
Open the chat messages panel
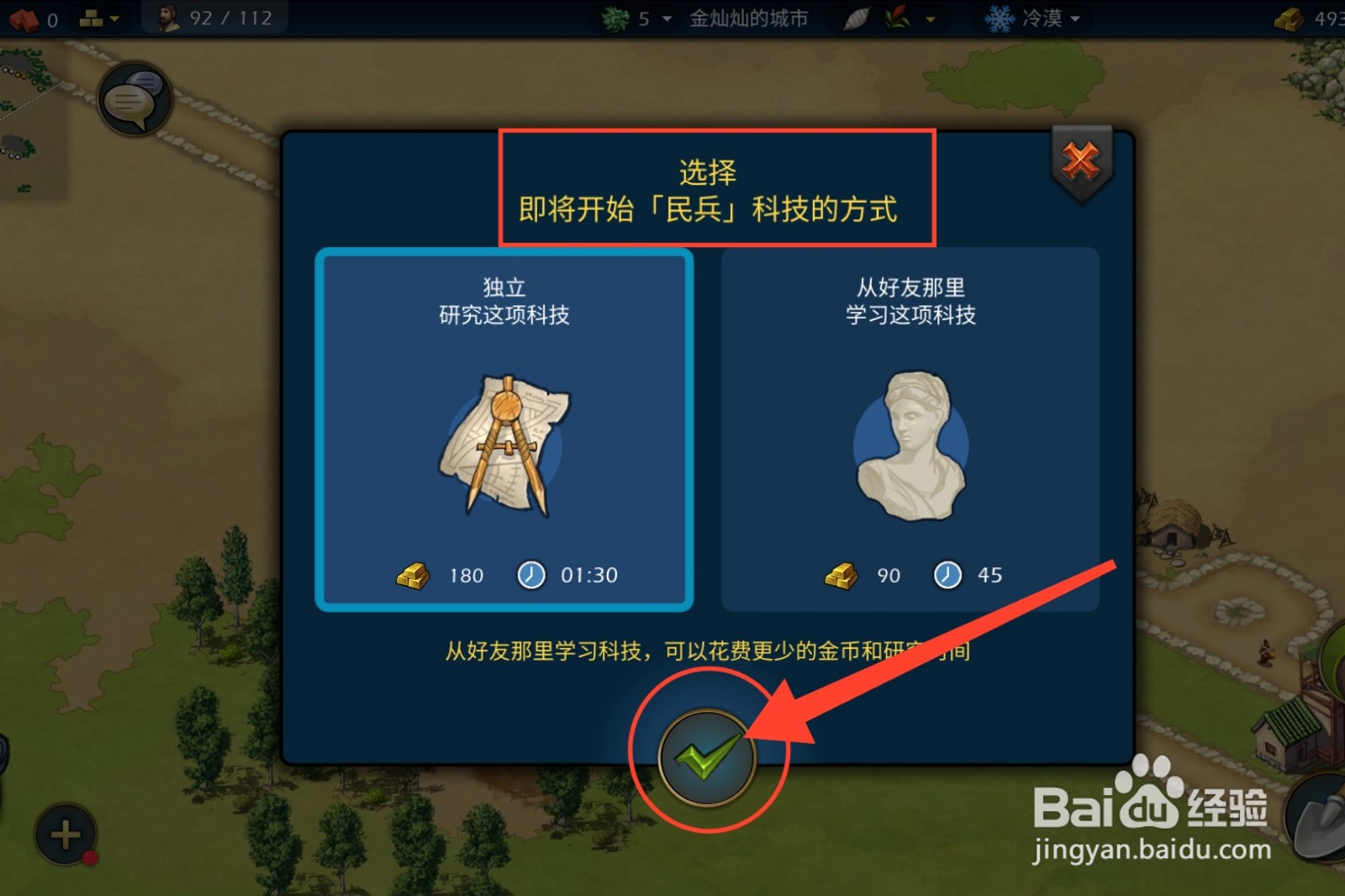(x=134, y=98)
